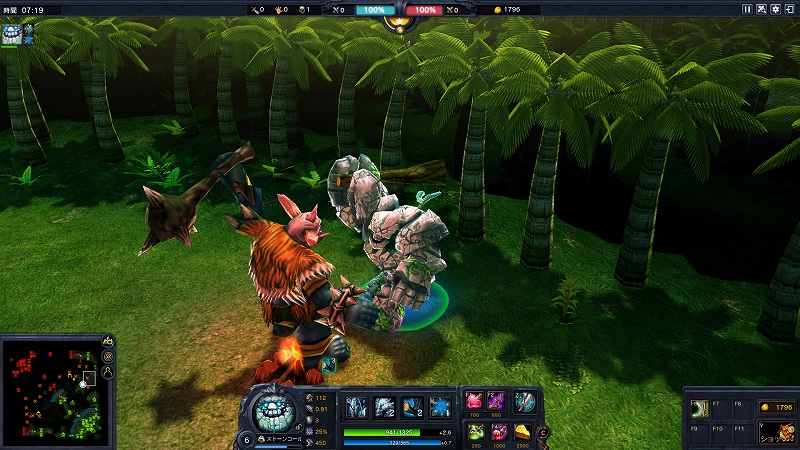Pick the pink potion item costing 700
Image resolution: width=800 pixels, height=450 pixels.
[475, 402]
